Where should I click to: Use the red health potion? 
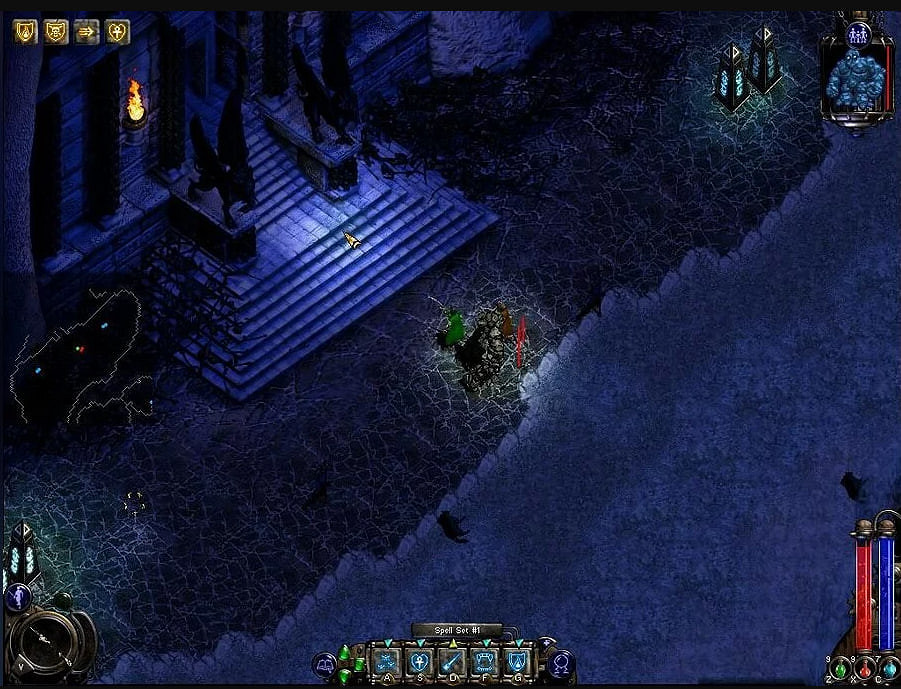pyautogui.click(x=864, y=670)
